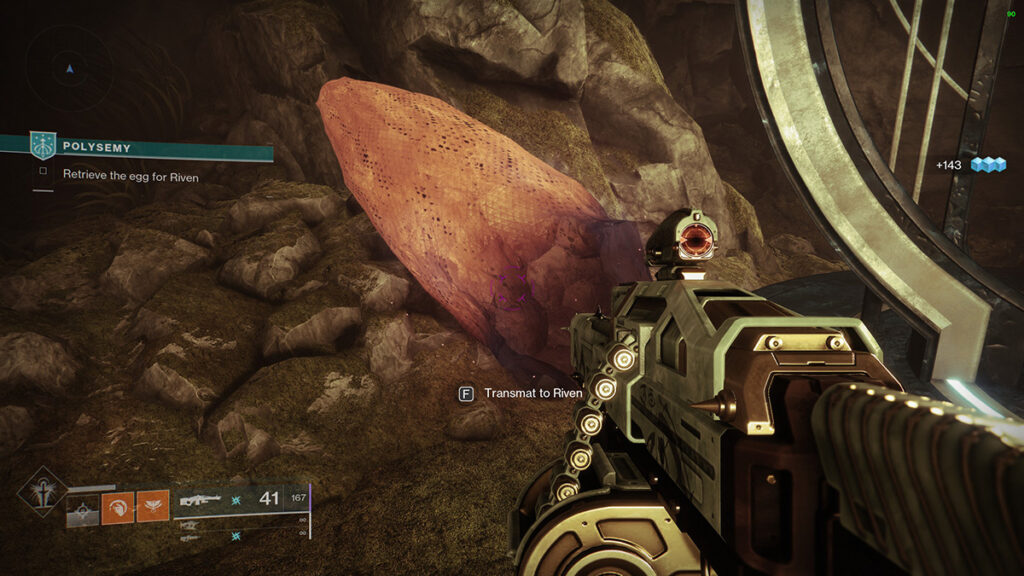This screenshot has height=576, width=1024.
Task: Click the radar in the corner
Action: coord(69,68)
